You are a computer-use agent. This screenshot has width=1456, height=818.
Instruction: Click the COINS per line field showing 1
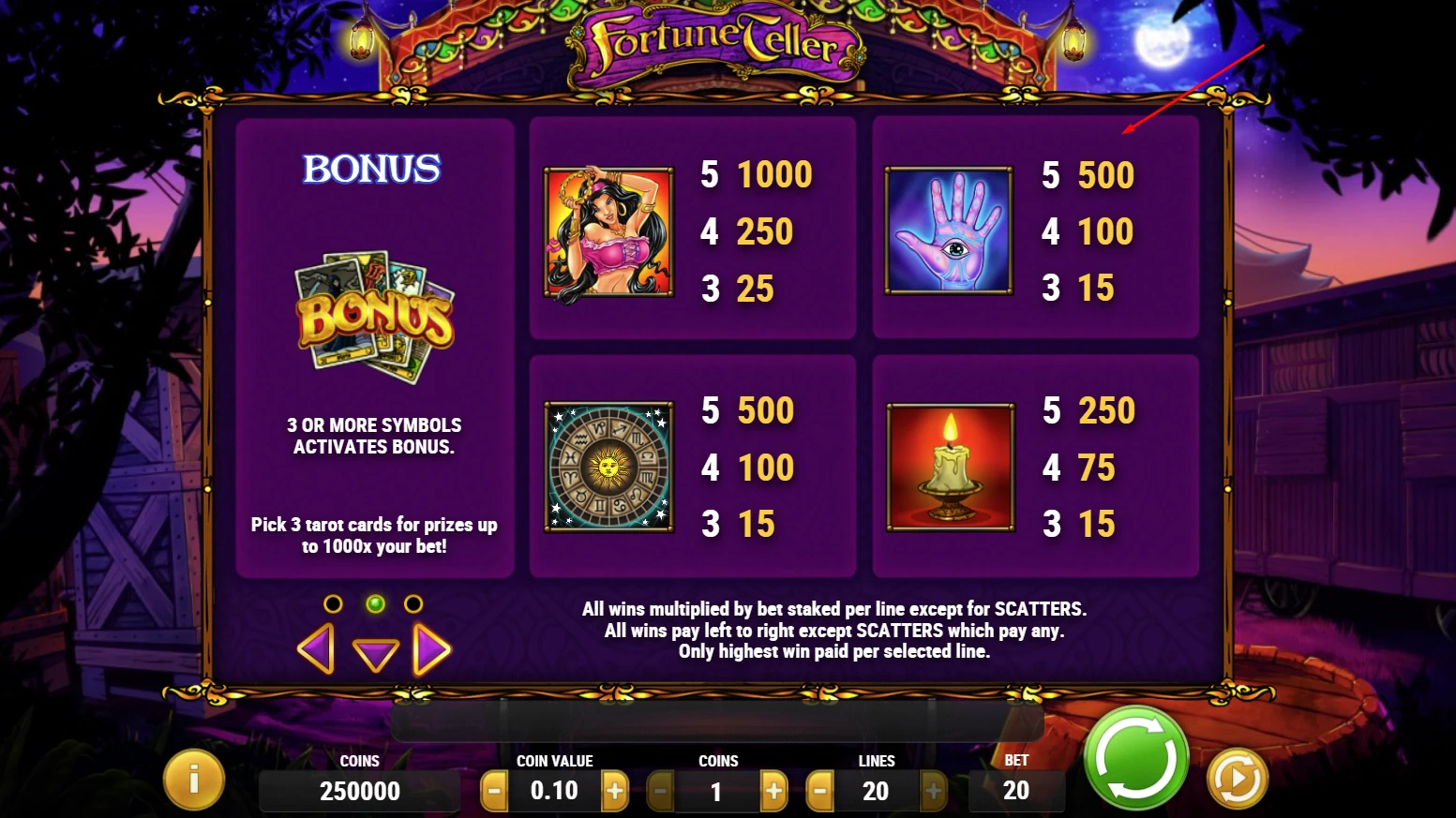click(x=716, y=791)
